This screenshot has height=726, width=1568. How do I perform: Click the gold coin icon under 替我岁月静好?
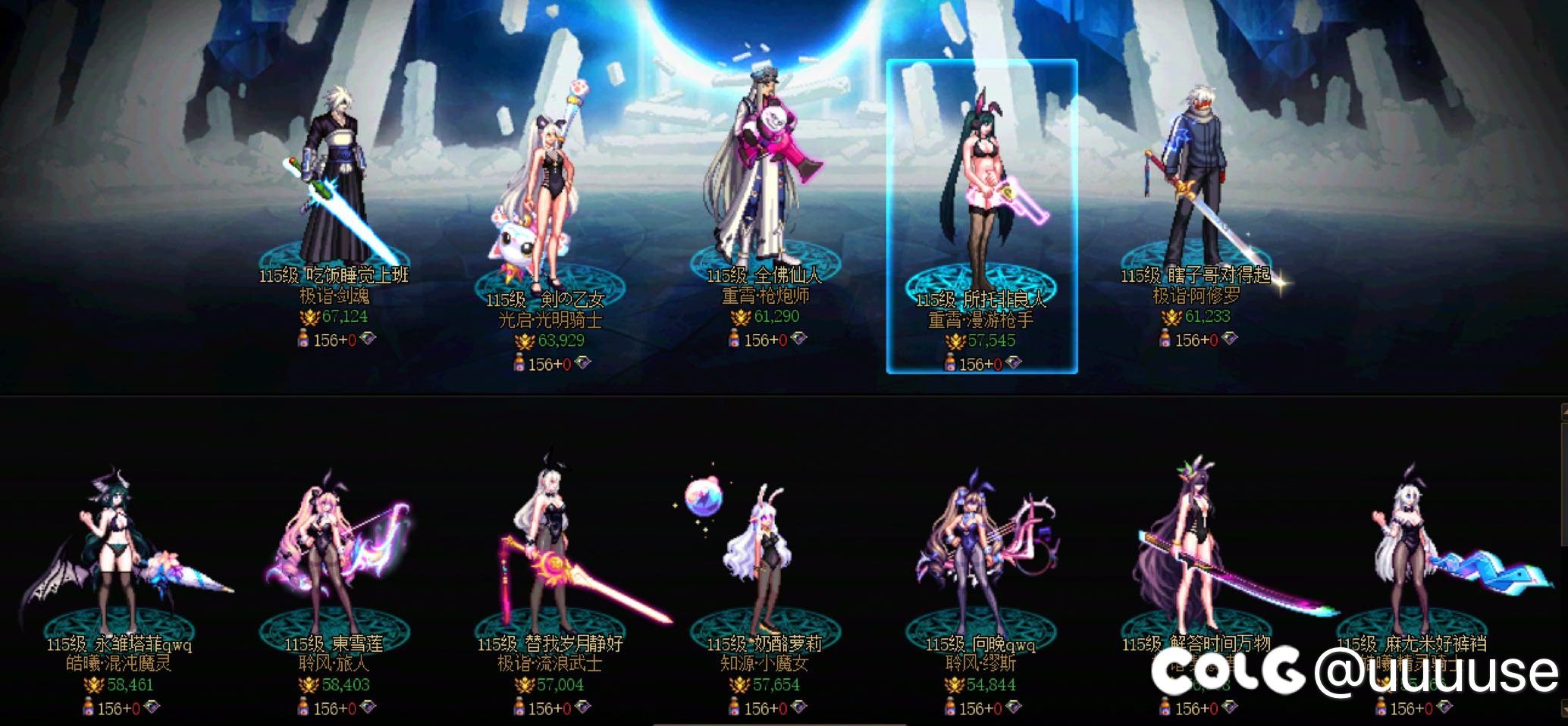[524, 684]
